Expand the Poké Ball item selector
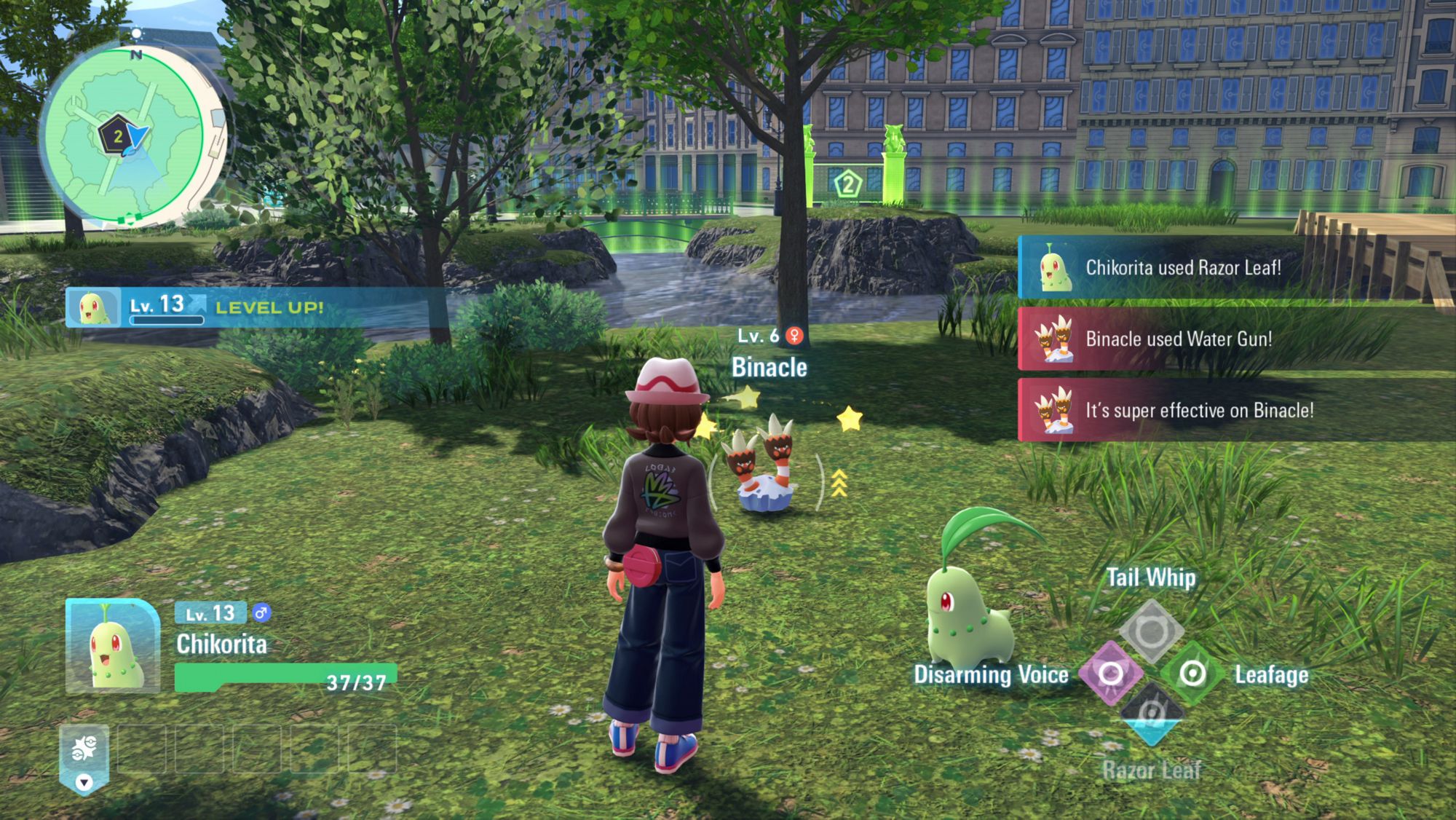 (84, 758)
